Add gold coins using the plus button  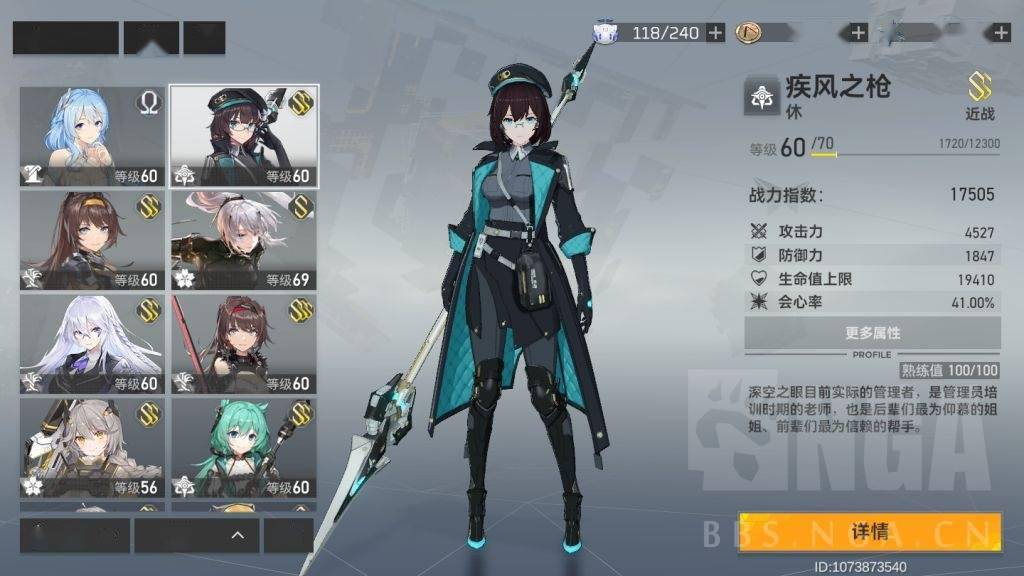point(858,33)
